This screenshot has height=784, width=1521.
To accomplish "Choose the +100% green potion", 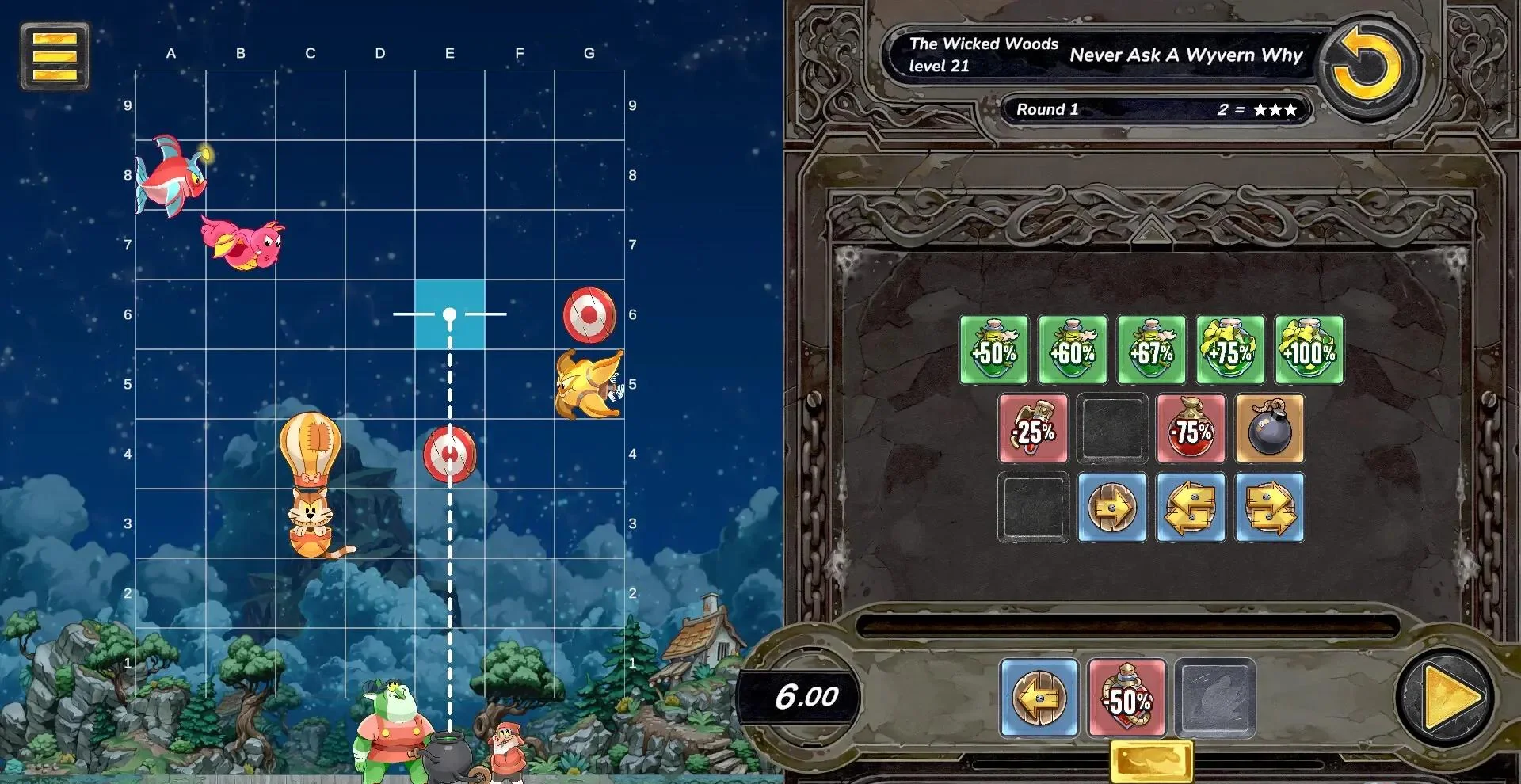I will 1309,350.
